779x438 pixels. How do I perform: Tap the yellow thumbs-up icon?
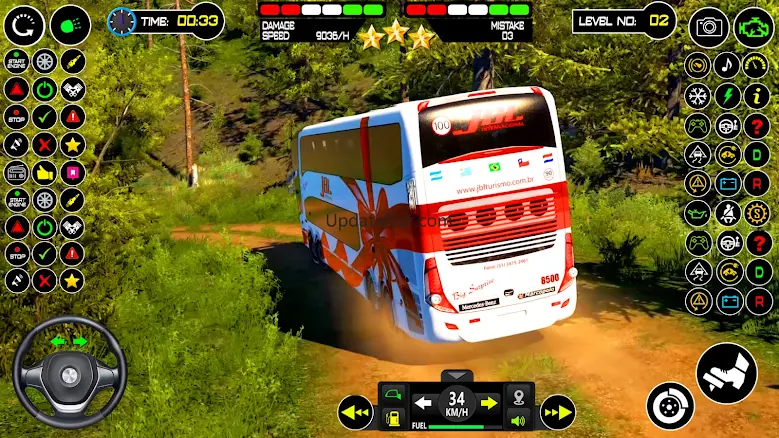pos(44,171)
